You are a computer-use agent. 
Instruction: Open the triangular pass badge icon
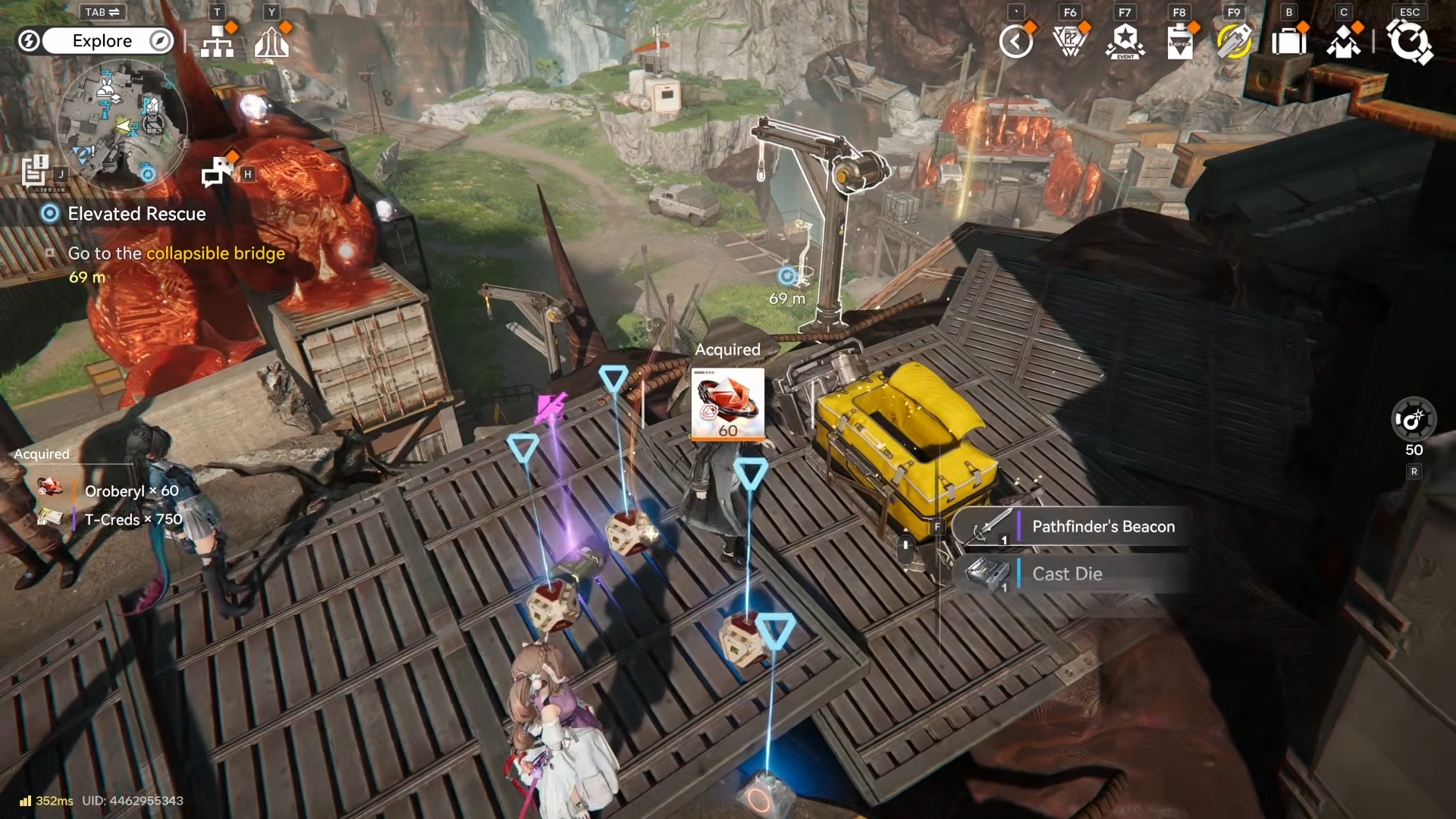pyautogui.click(x=1070, y=42)
